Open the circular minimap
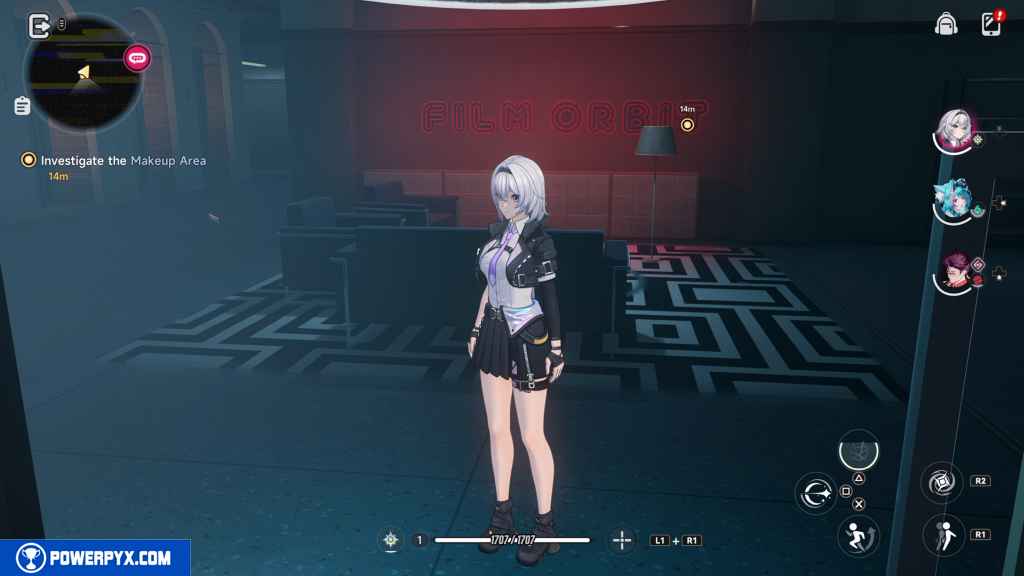The height and width of the screenshot is (576, 1024). point(84,72)
